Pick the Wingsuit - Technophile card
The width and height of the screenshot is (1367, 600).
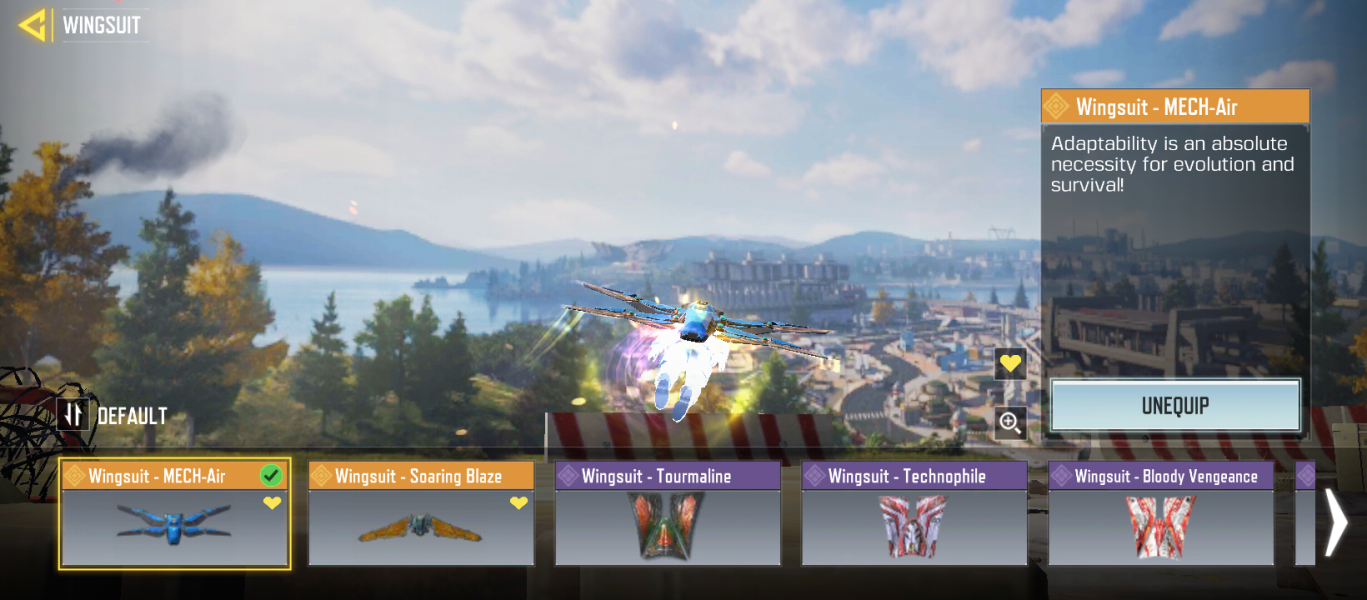point(914,514)
